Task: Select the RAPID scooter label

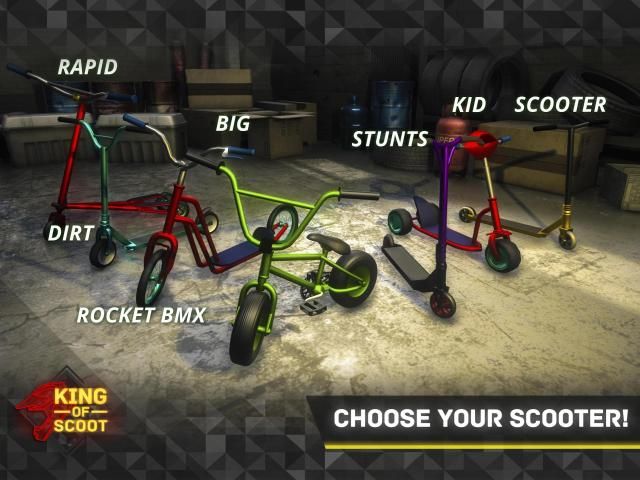Action: (87, 68)
